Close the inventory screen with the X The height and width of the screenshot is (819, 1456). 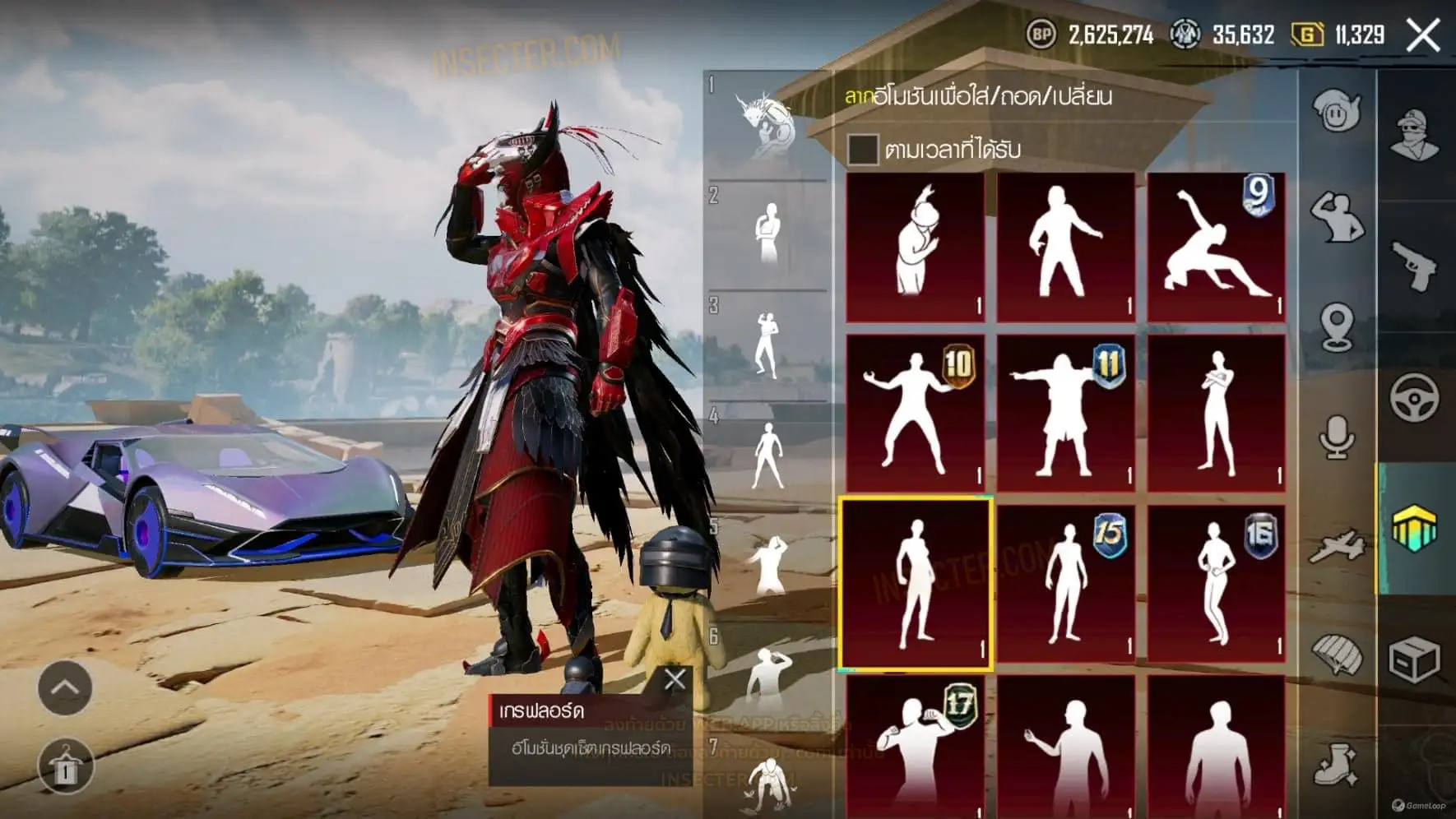(x=1422, y=35)
